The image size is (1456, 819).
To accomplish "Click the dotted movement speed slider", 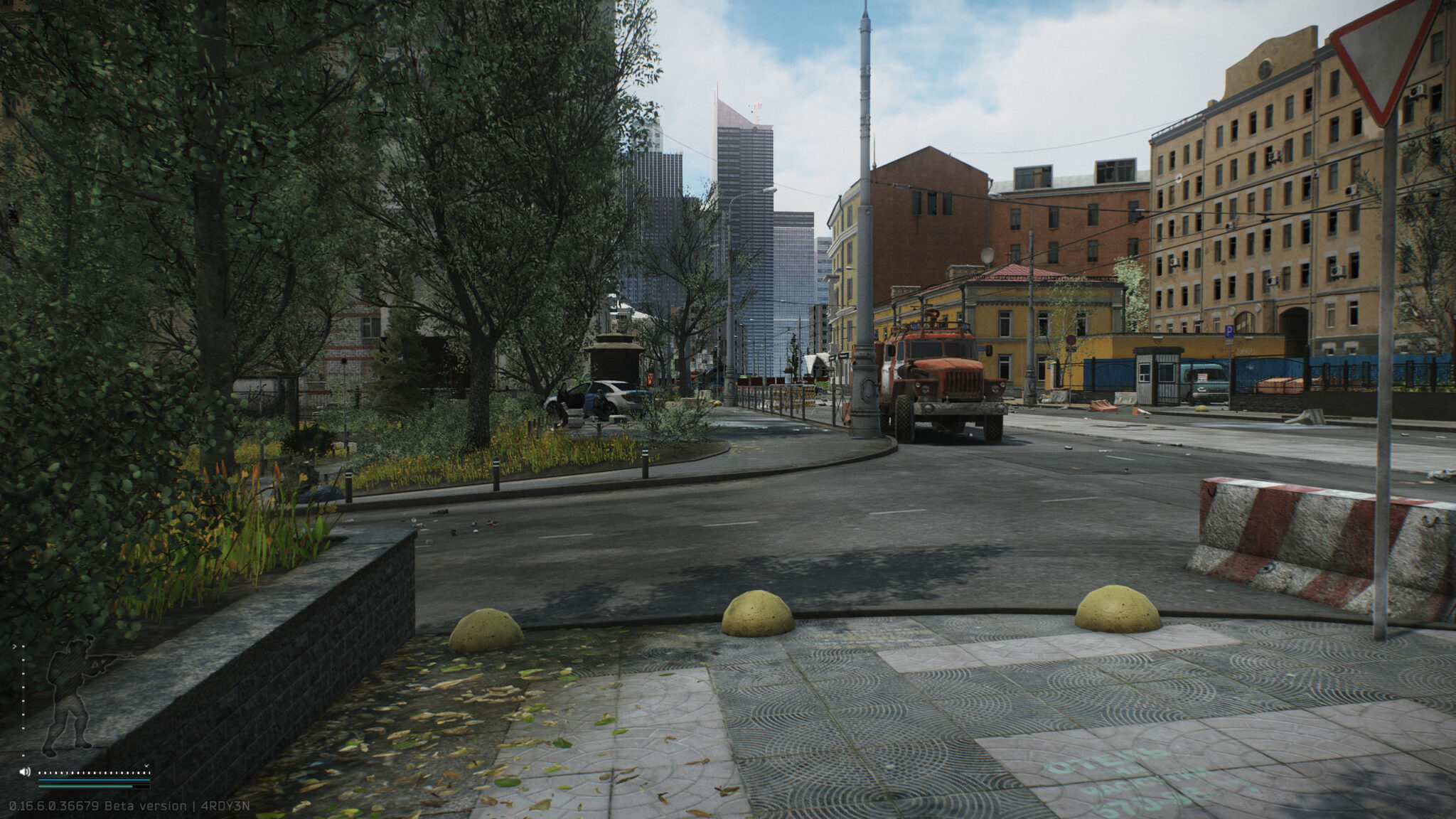I will [92, 772].
